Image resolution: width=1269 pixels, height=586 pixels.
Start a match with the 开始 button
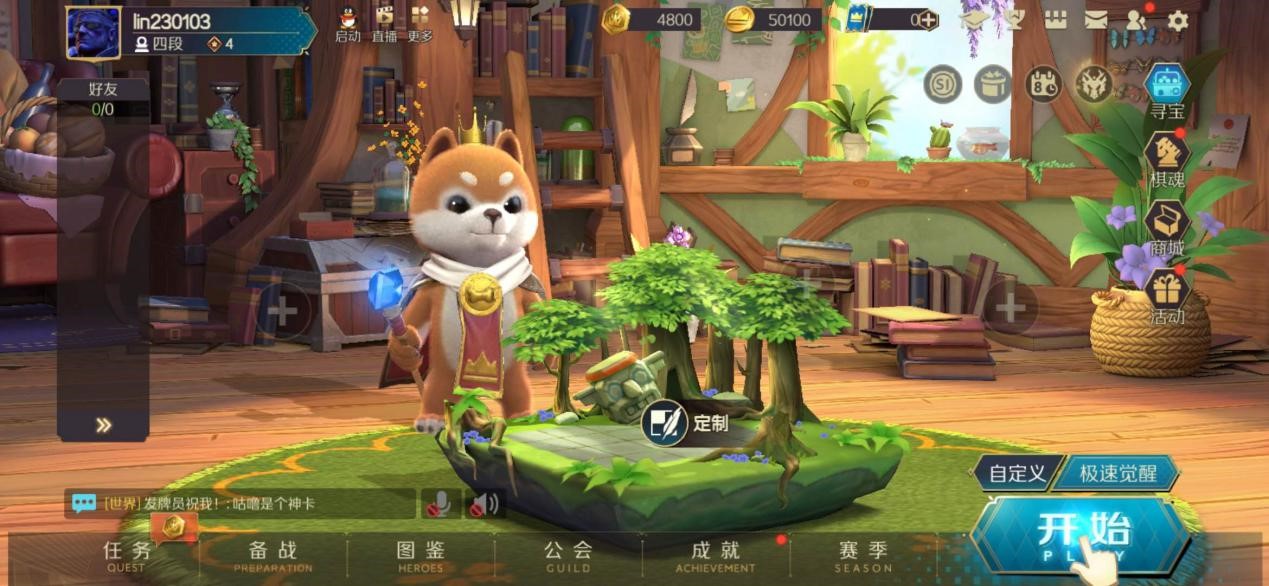pyautogui.click(x=1082, y=535)
